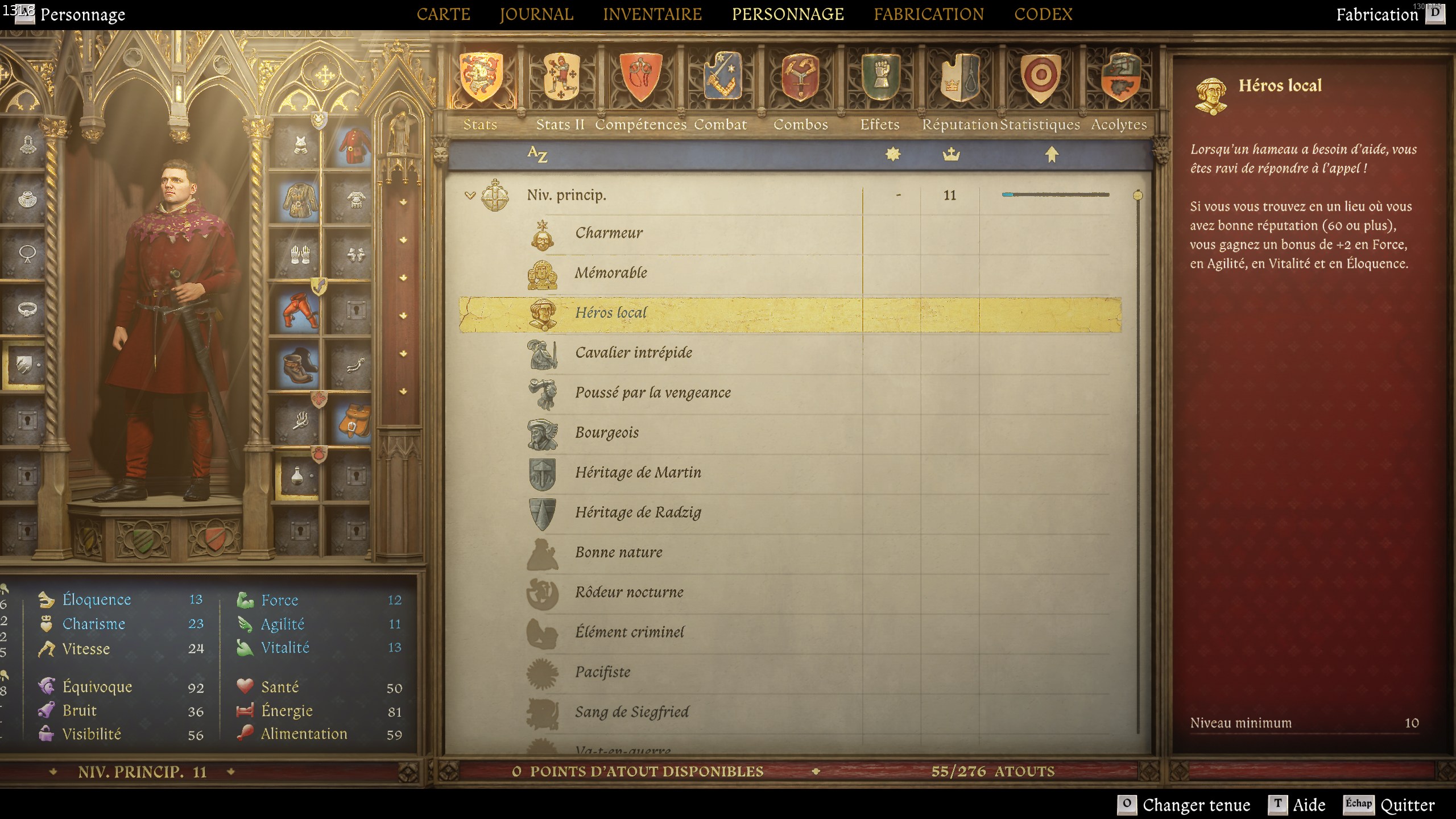Switch to the CARTE tab
Screen dimensions: 1456x819
pos(444,14)
